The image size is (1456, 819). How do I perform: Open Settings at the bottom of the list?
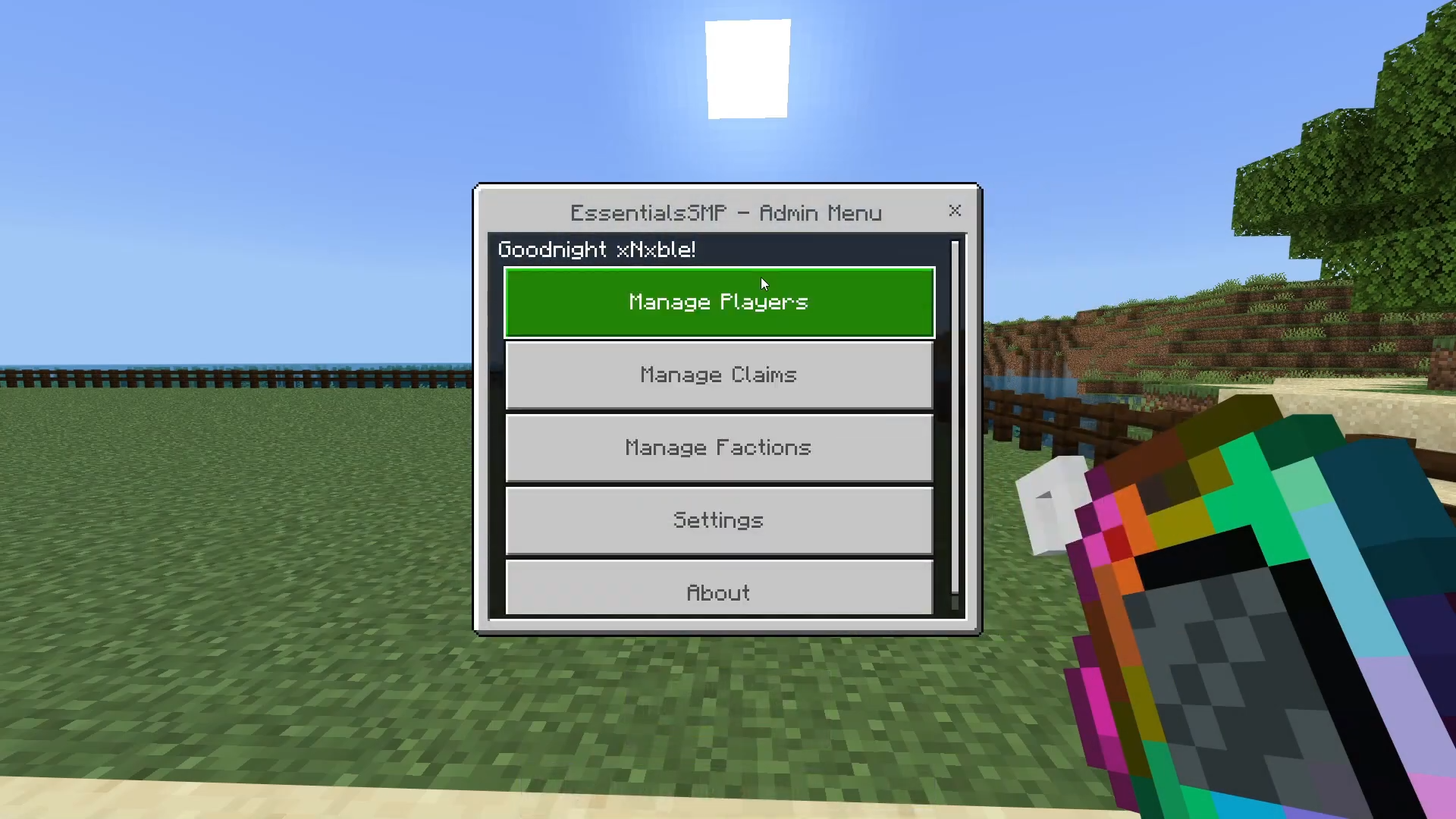(718, 520)
